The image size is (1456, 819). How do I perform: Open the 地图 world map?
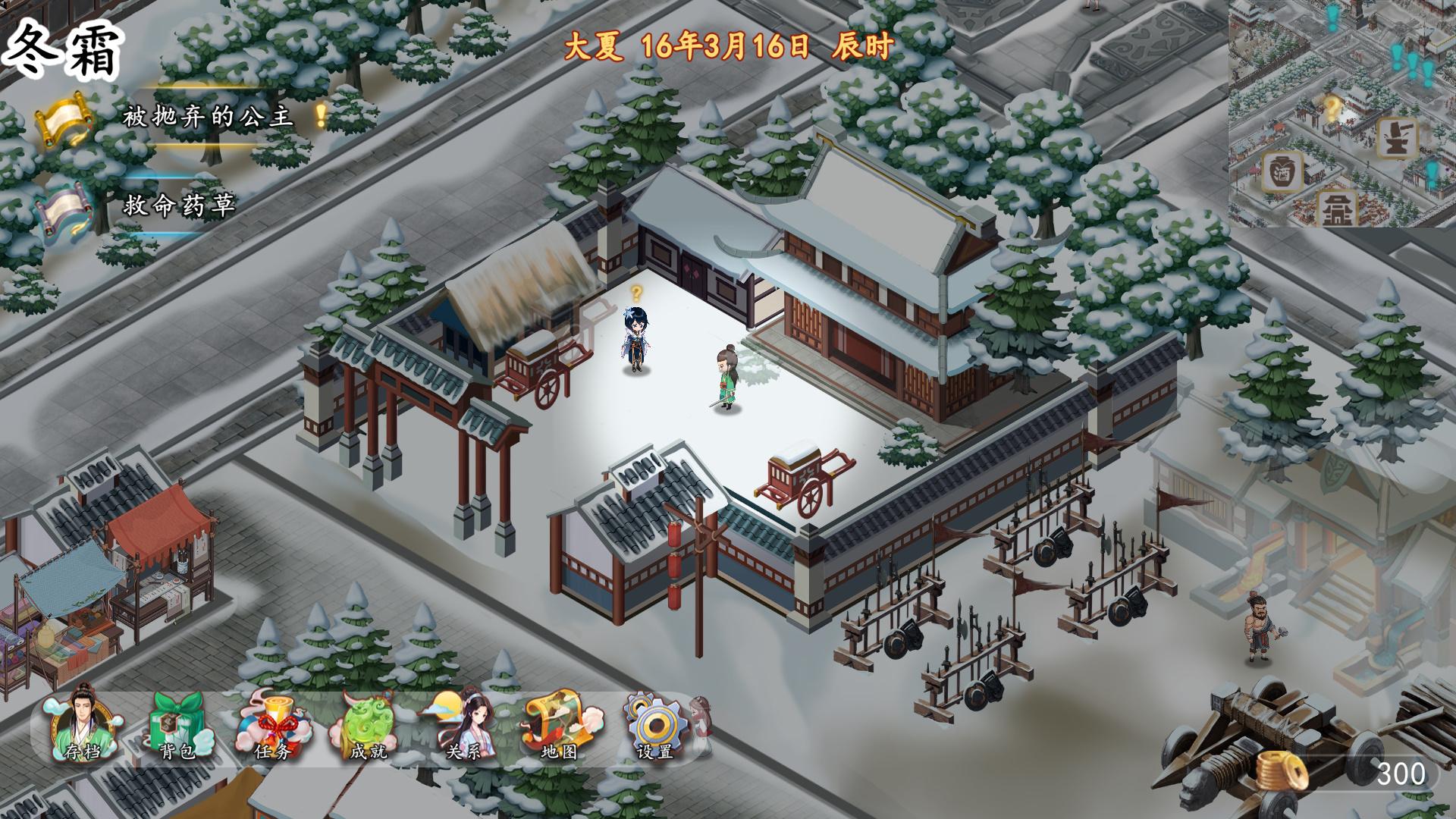(560, 725)
